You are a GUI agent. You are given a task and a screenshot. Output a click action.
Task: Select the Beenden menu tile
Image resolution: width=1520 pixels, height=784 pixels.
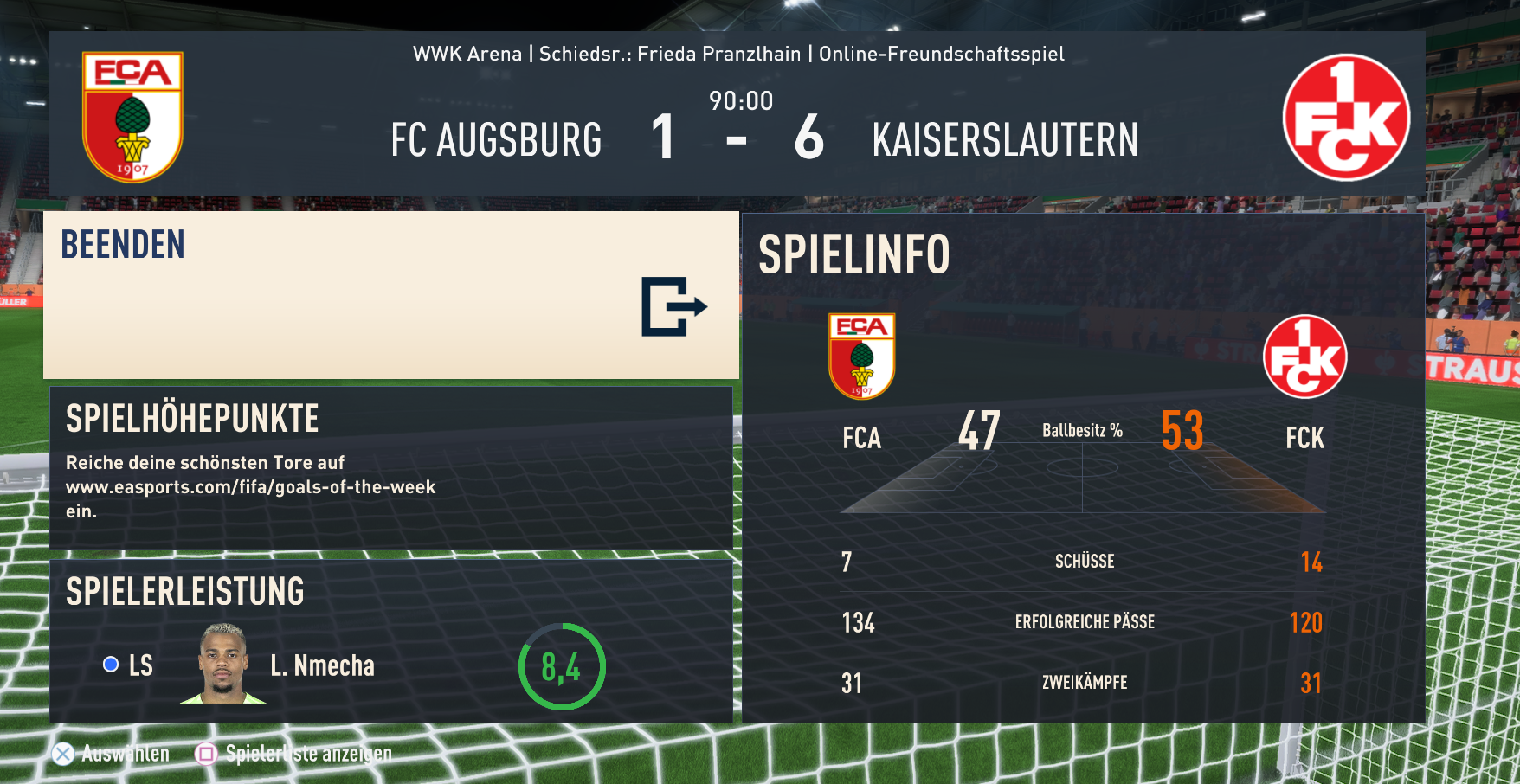(x=390, y=295)
